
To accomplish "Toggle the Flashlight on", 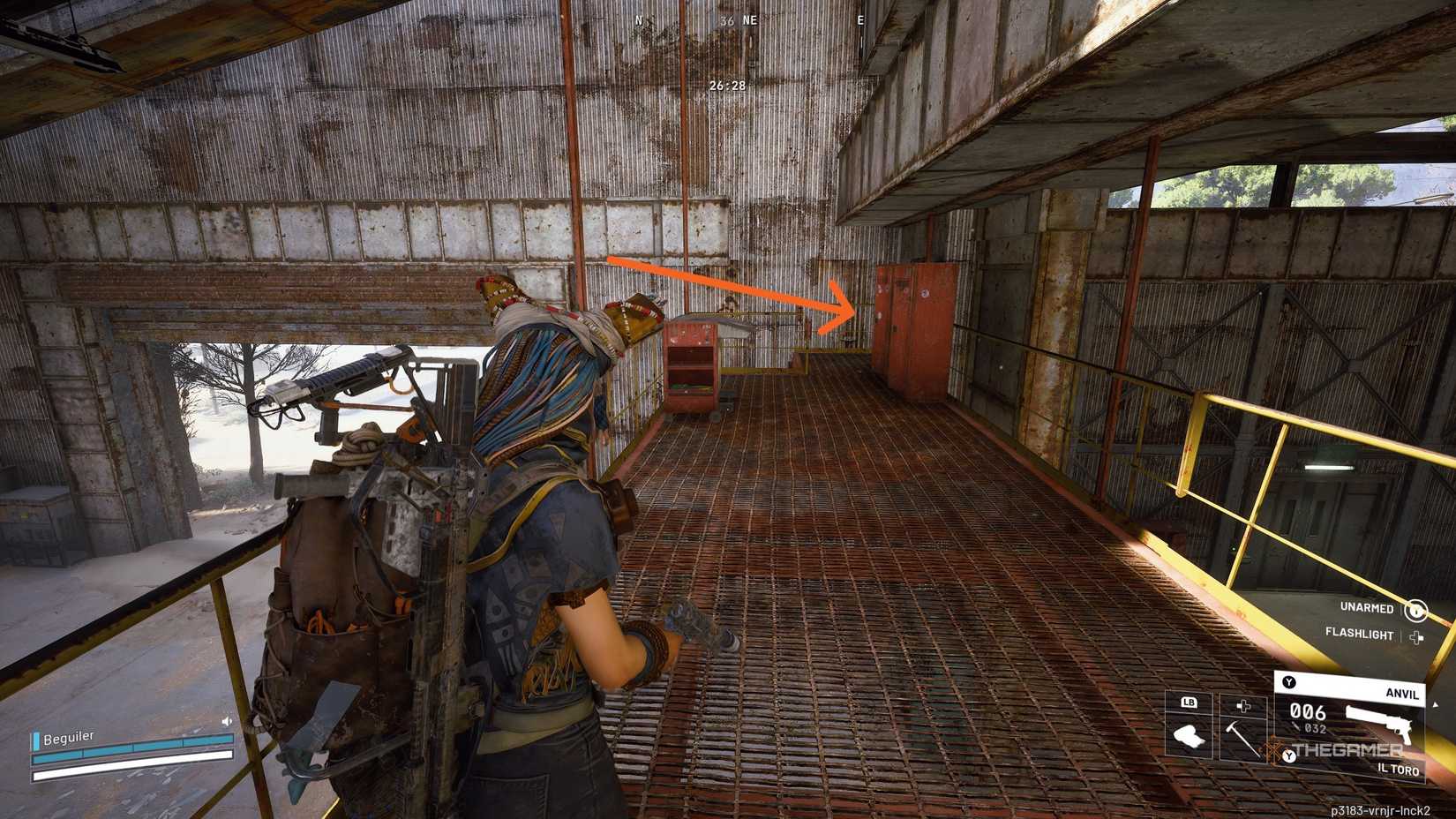I will click(x=1359, y=635).
